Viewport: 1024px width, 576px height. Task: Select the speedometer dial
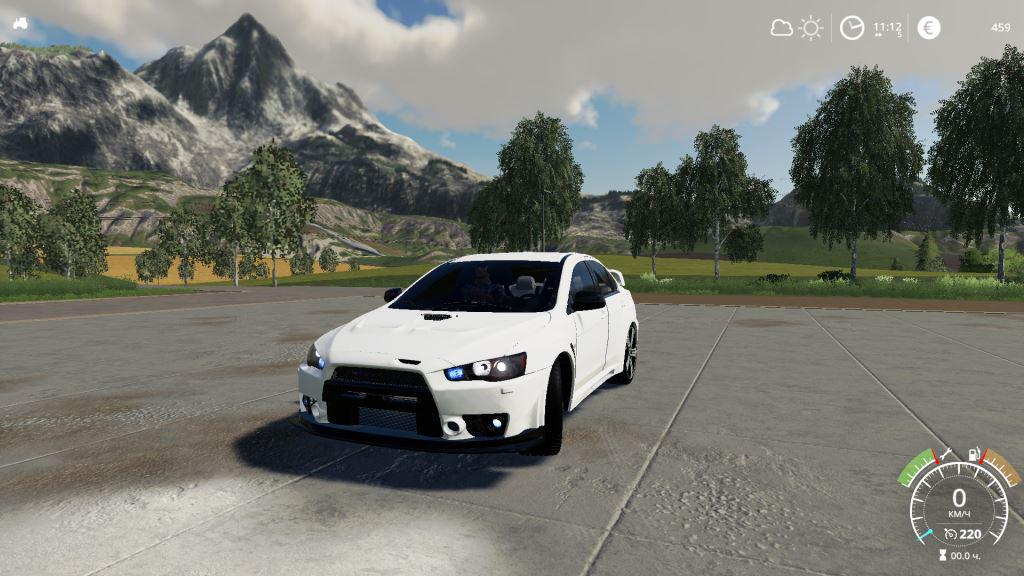click(958, 502)
